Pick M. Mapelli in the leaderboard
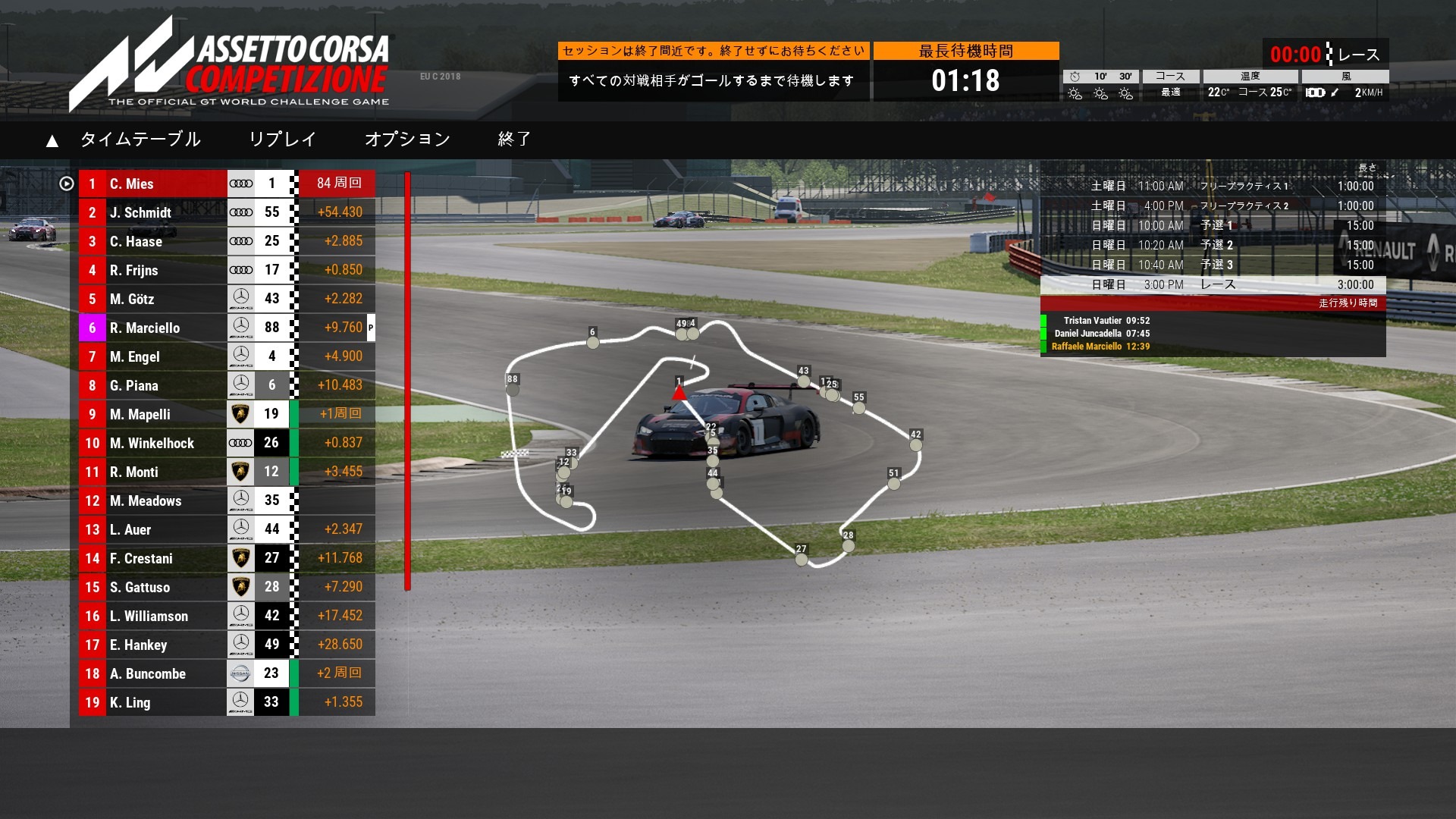The height and width of the screenshot is (819, 1456). (x=152, y=415)
